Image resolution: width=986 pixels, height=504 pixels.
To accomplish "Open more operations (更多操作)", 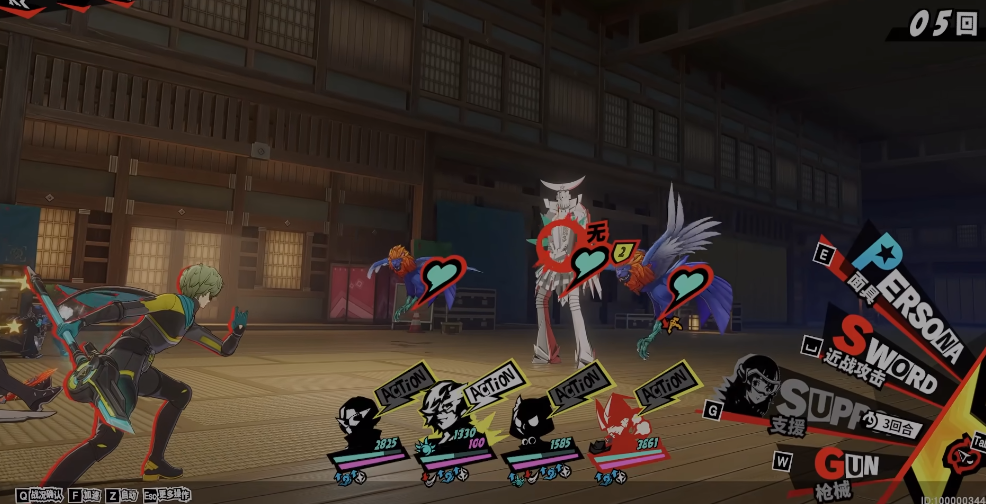I will 167,495.
